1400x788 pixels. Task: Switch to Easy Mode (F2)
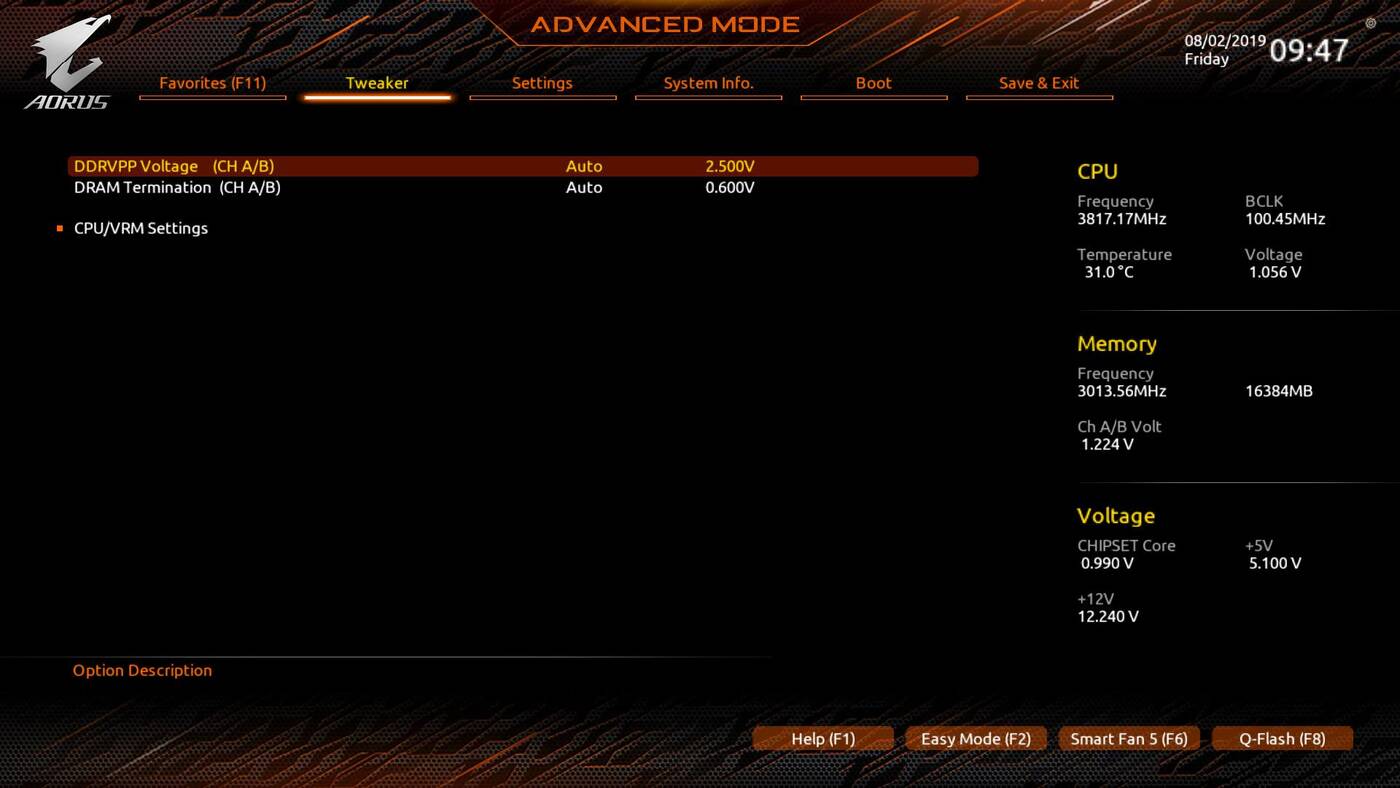(975, 739)
